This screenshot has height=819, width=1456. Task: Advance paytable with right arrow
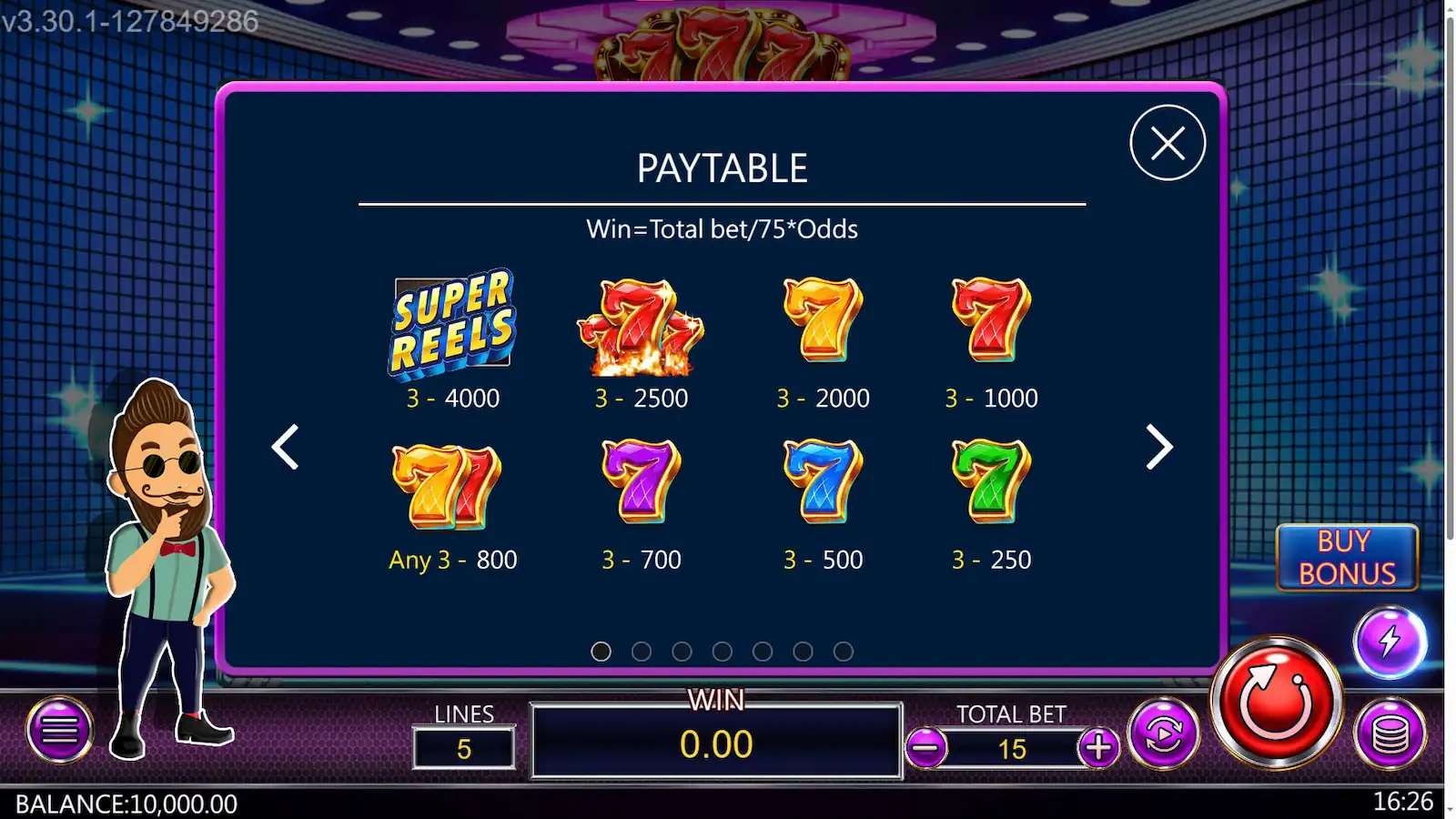[1159, 448]
